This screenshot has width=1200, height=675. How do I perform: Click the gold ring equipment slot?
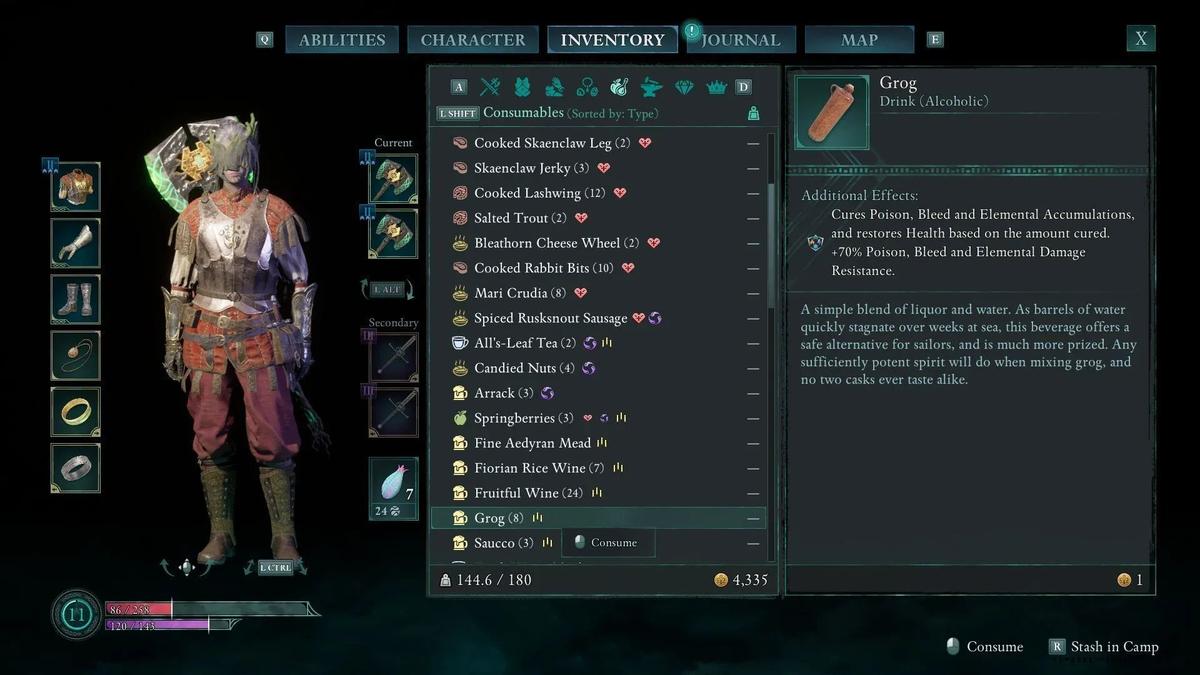76,411
